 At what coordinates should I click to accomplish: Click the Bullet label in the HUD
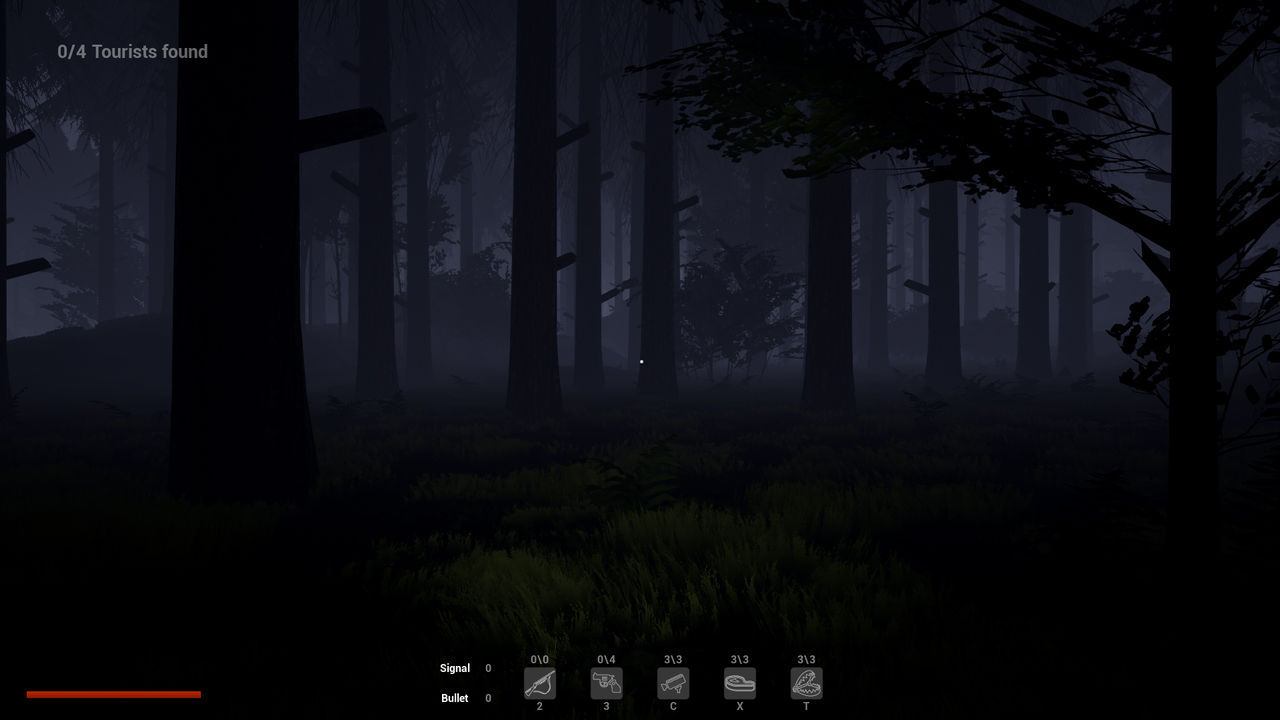tap(455, 698)
